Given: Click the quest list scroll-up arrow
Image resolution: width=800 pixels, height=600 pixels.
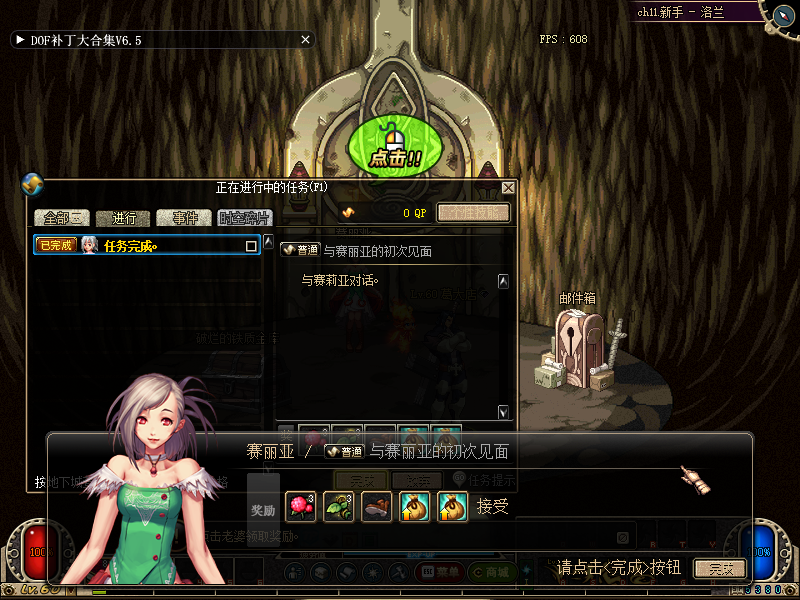Looking at the screenshot, I should click(268, 242).
